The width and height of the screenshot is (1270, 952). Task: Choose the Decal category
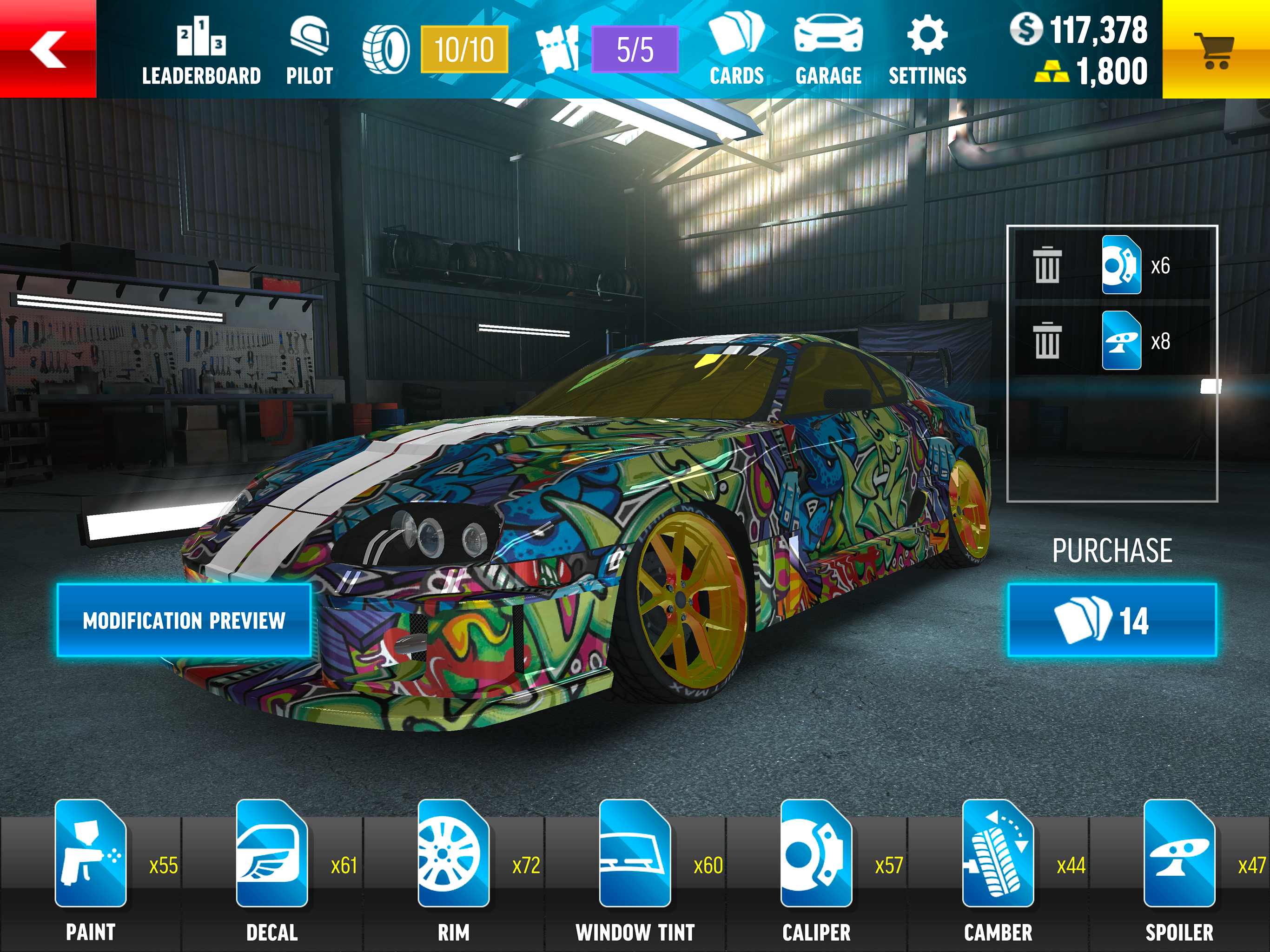tap(272, 867)
